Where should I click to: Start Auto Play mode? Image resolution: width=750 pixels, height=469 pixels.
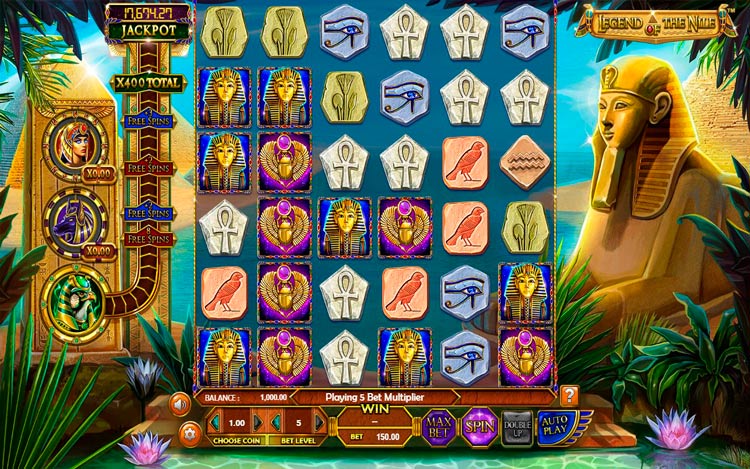click(555, 426)
